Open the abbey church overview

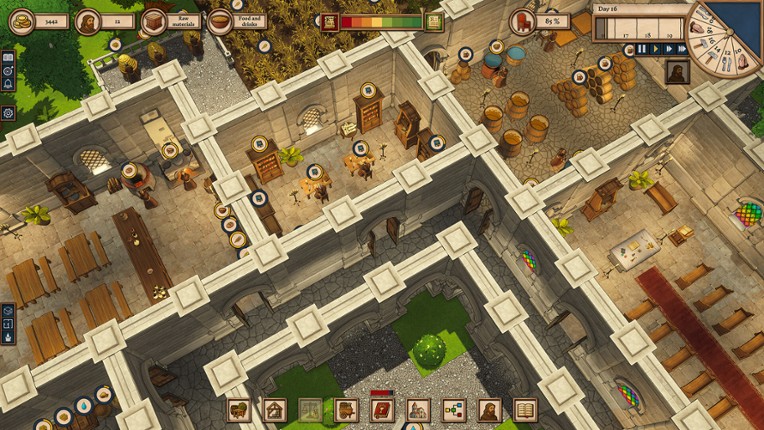418,408
